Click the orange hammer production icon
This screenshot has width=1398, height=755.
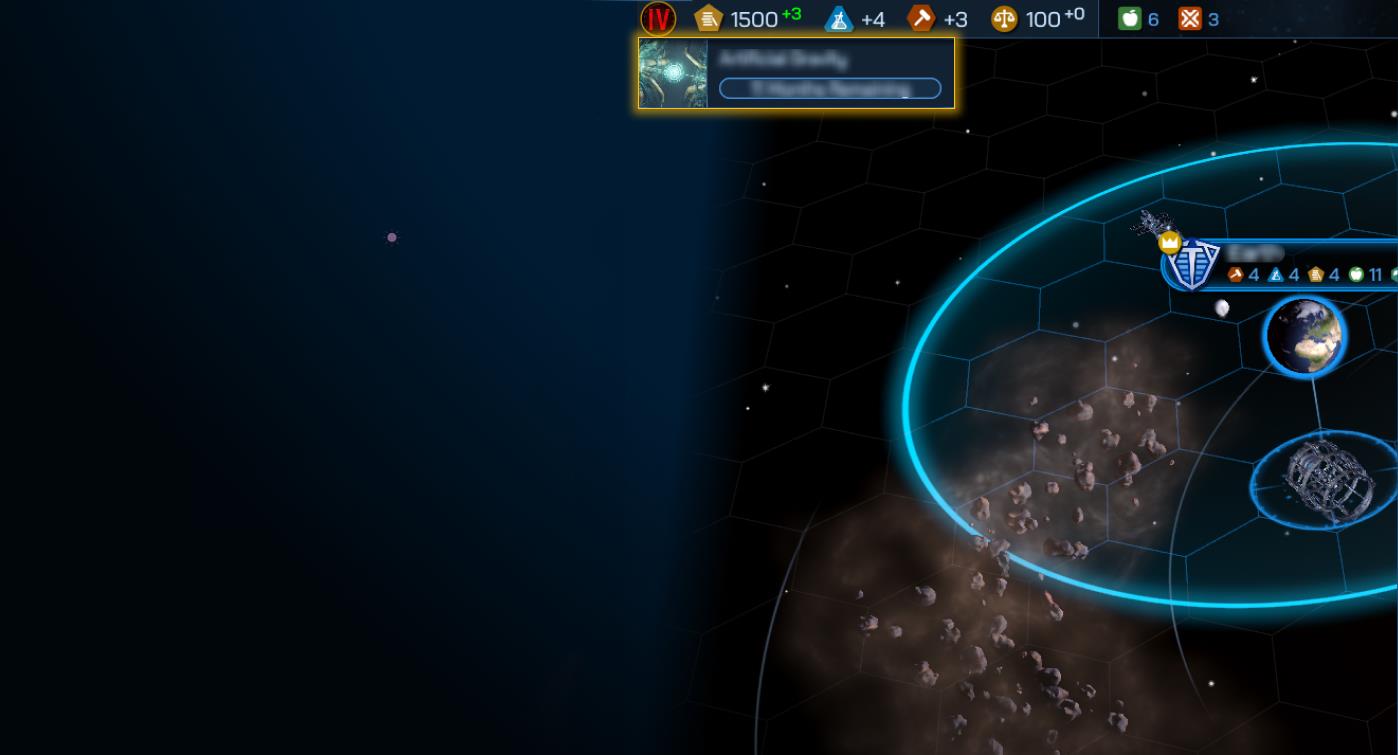click(x=920, y=18)
